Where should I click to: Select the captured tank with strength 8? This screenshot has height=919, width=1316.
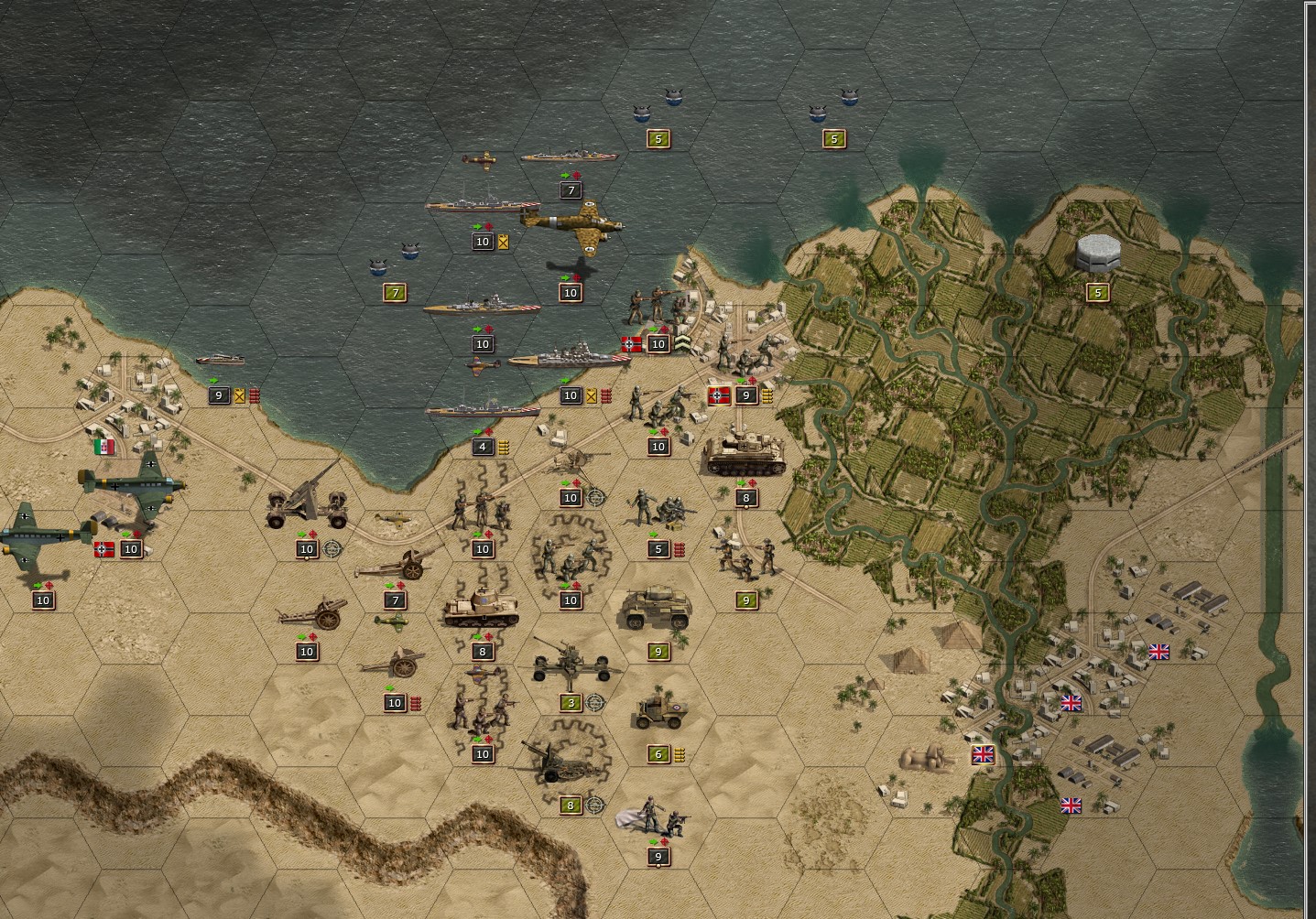point(481,609)
